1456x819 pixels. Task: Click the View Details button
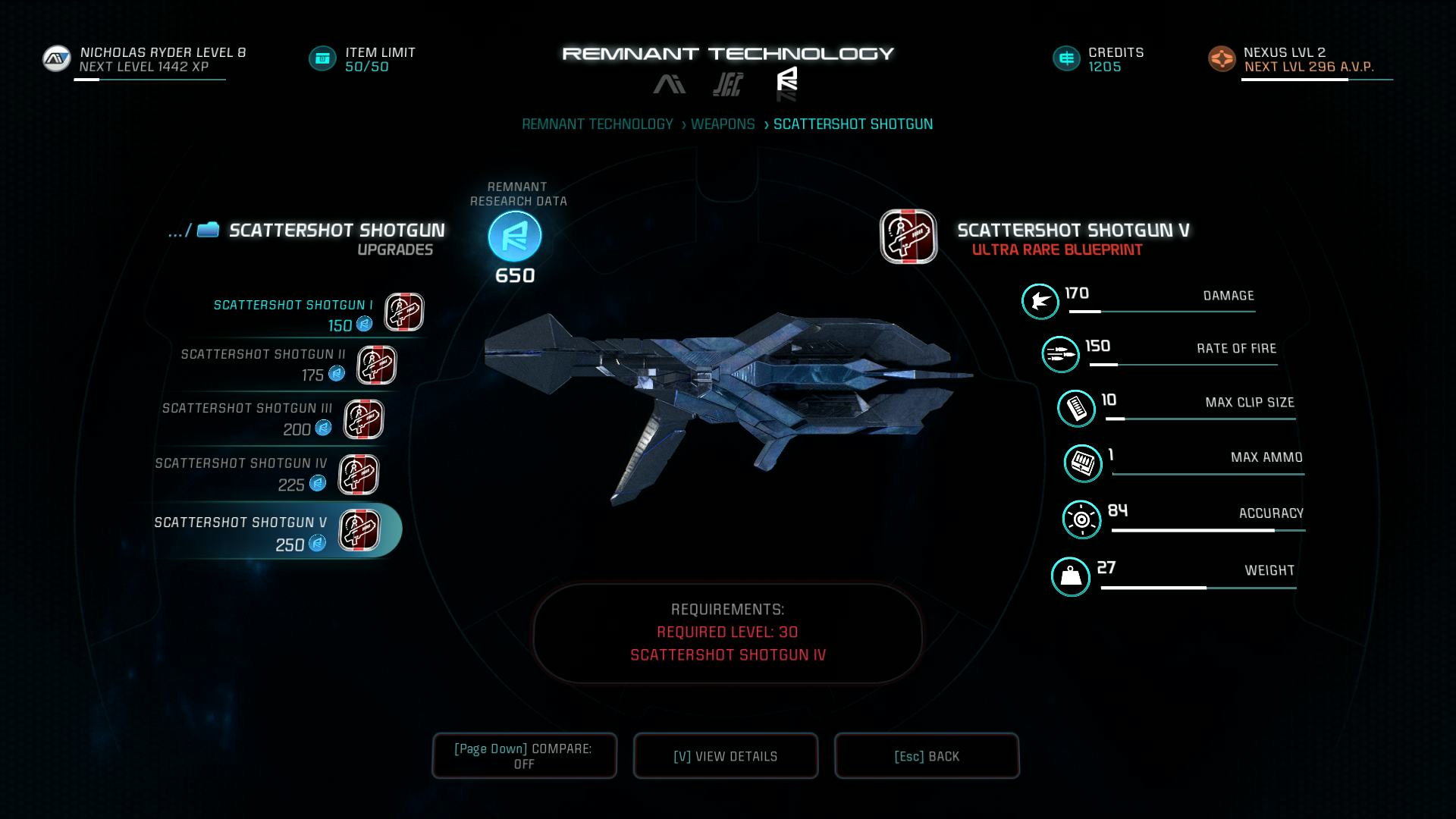click(725, 755)
